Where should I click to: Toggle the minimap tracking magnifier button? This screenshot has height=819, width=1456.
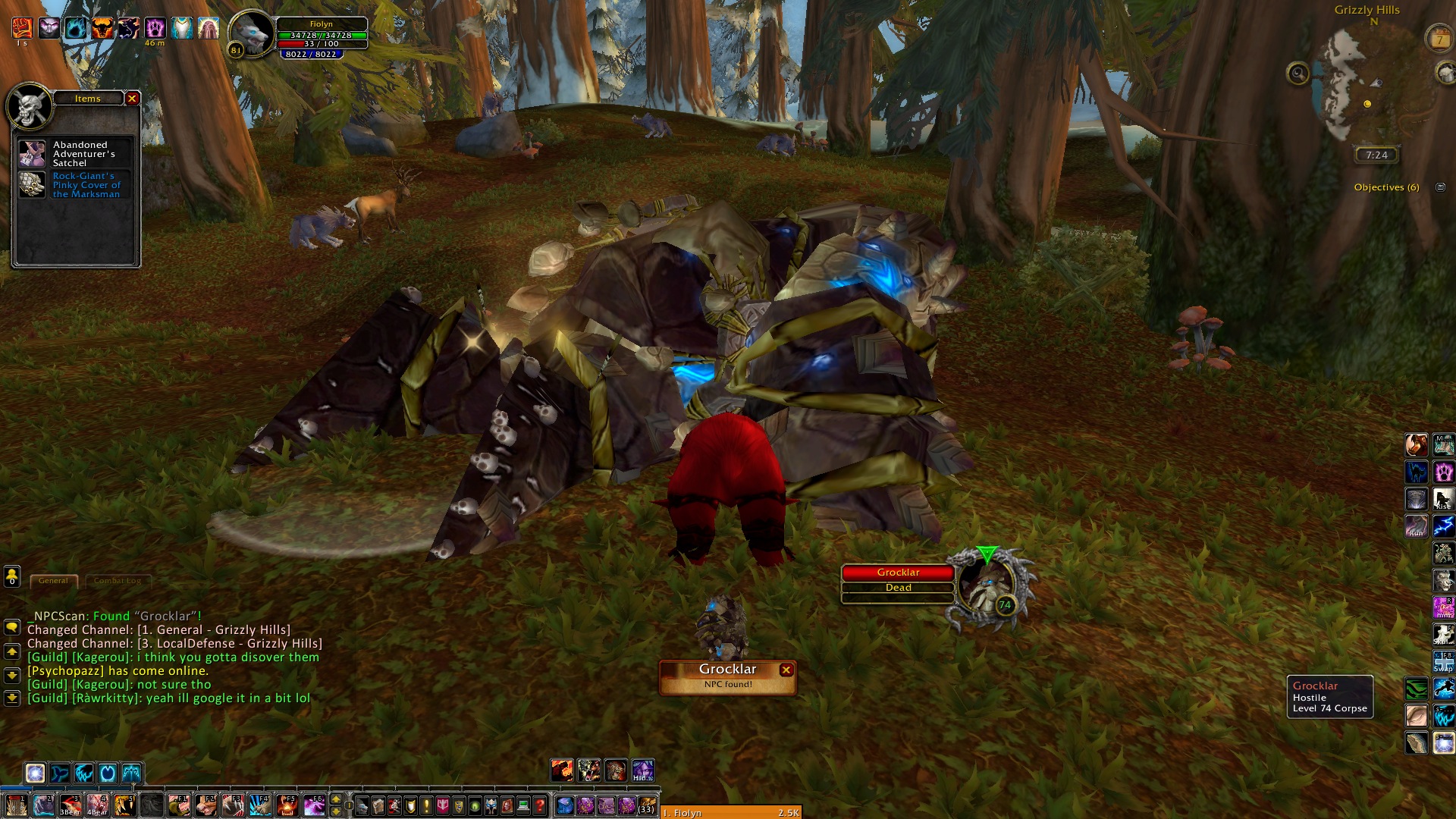coord(1298,74)
